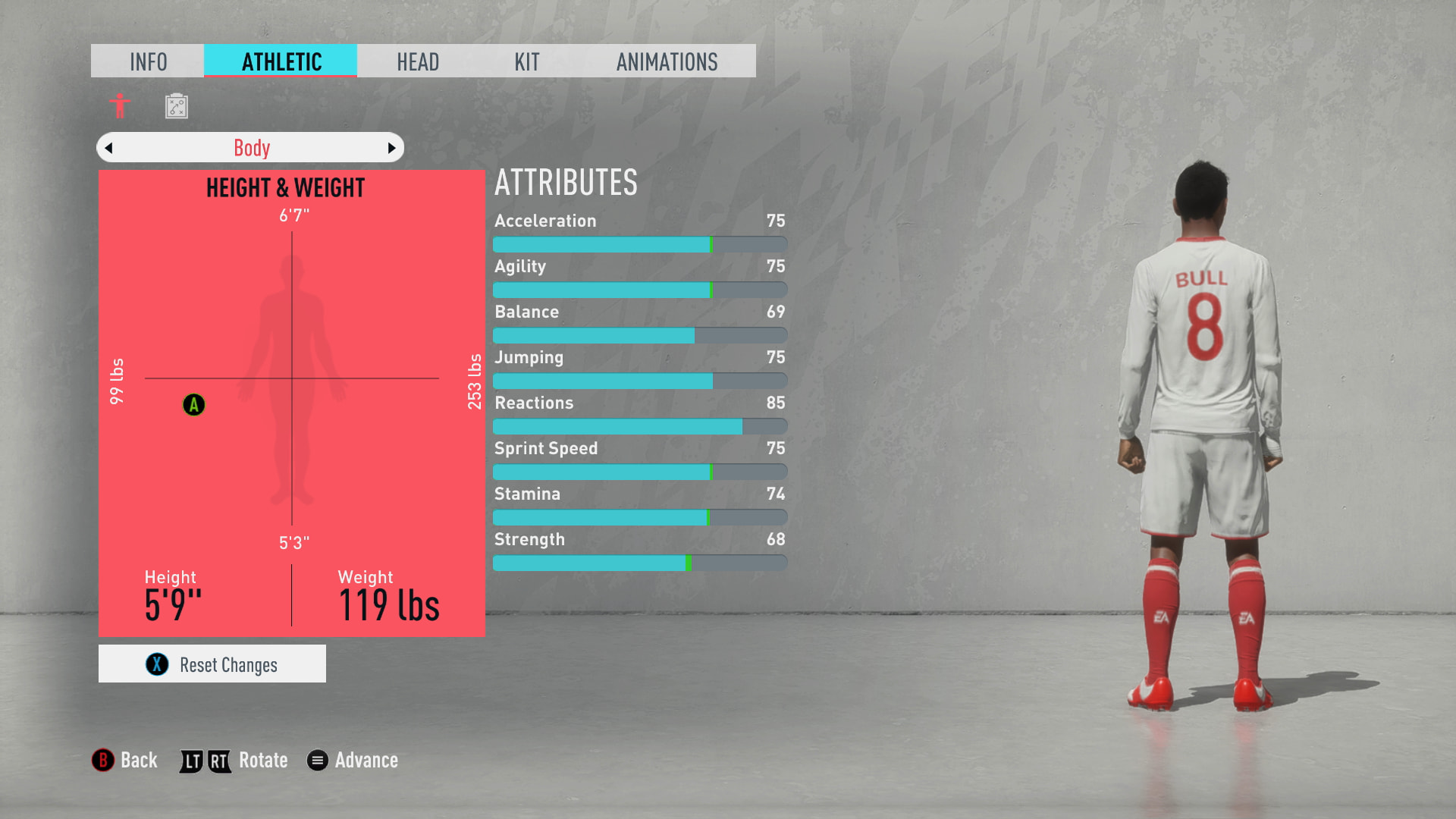Open the HEAD tab

point(418,61)
